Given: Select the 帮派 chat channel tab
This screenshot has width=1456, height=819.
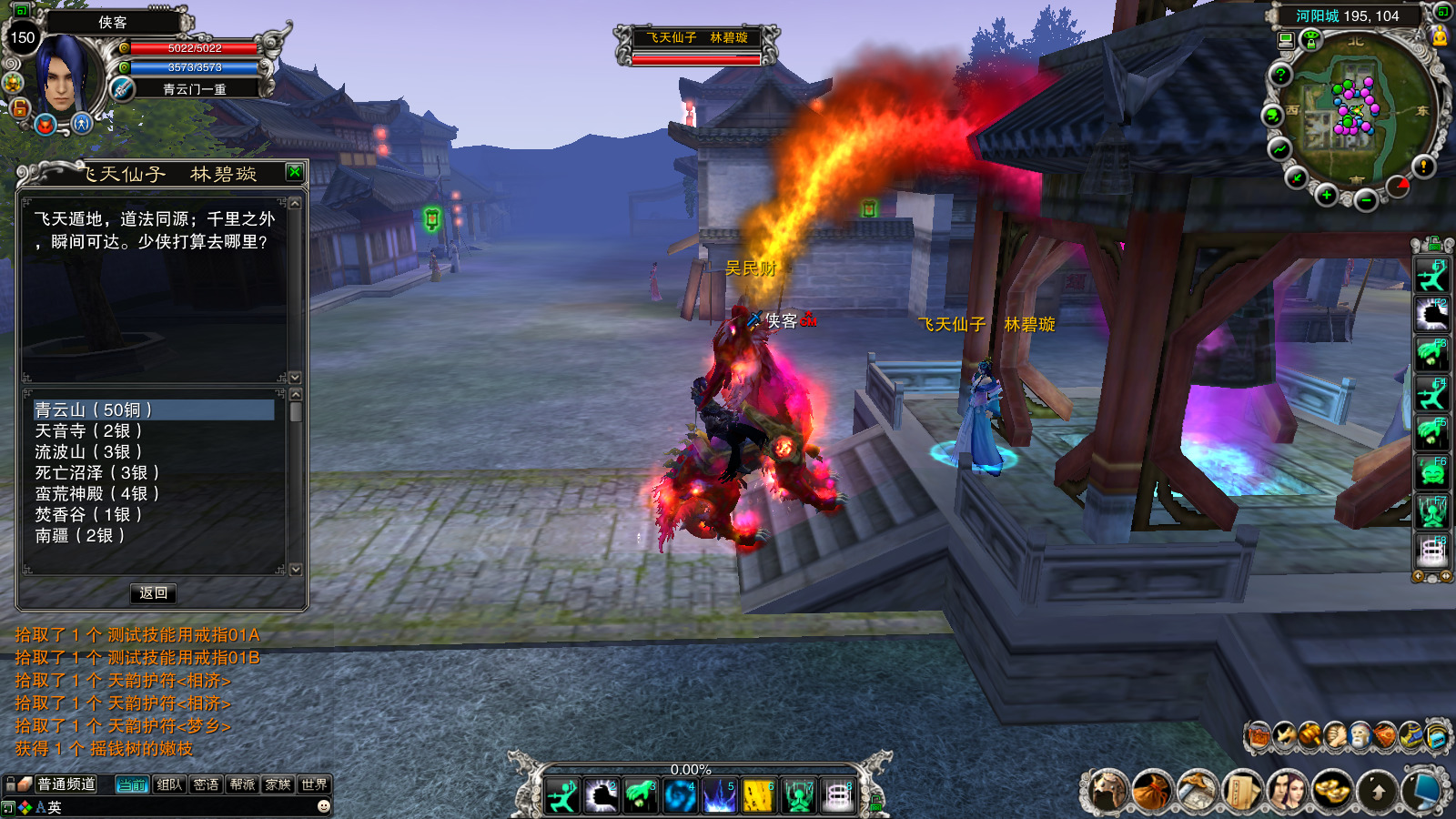Looking at the screenshot, I should click(242, 784).
